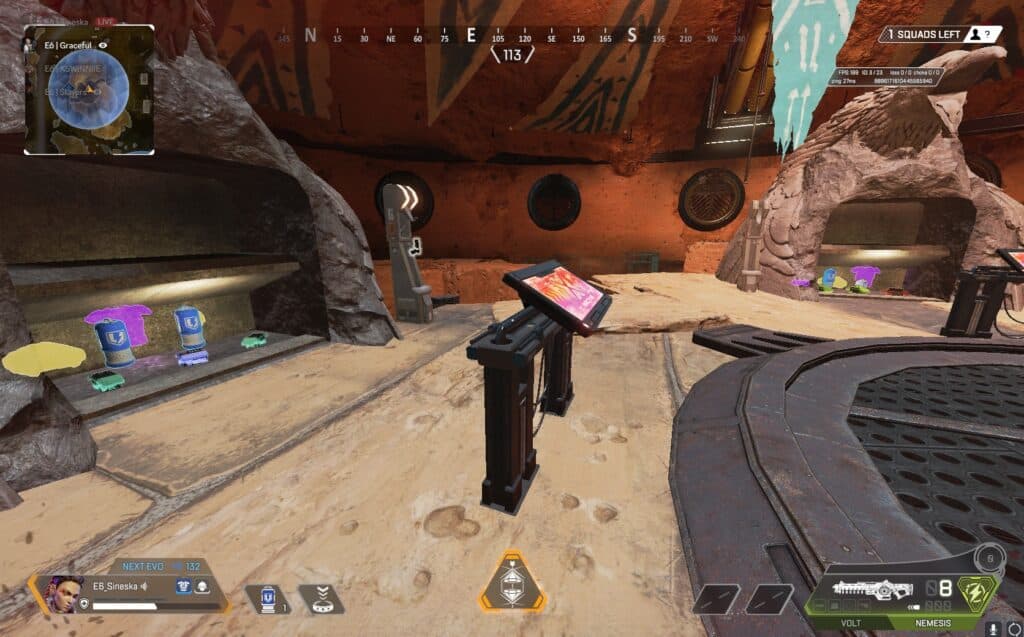Click the helmet icon beside the body shield

pyautogui.click(x=201, y=587)
